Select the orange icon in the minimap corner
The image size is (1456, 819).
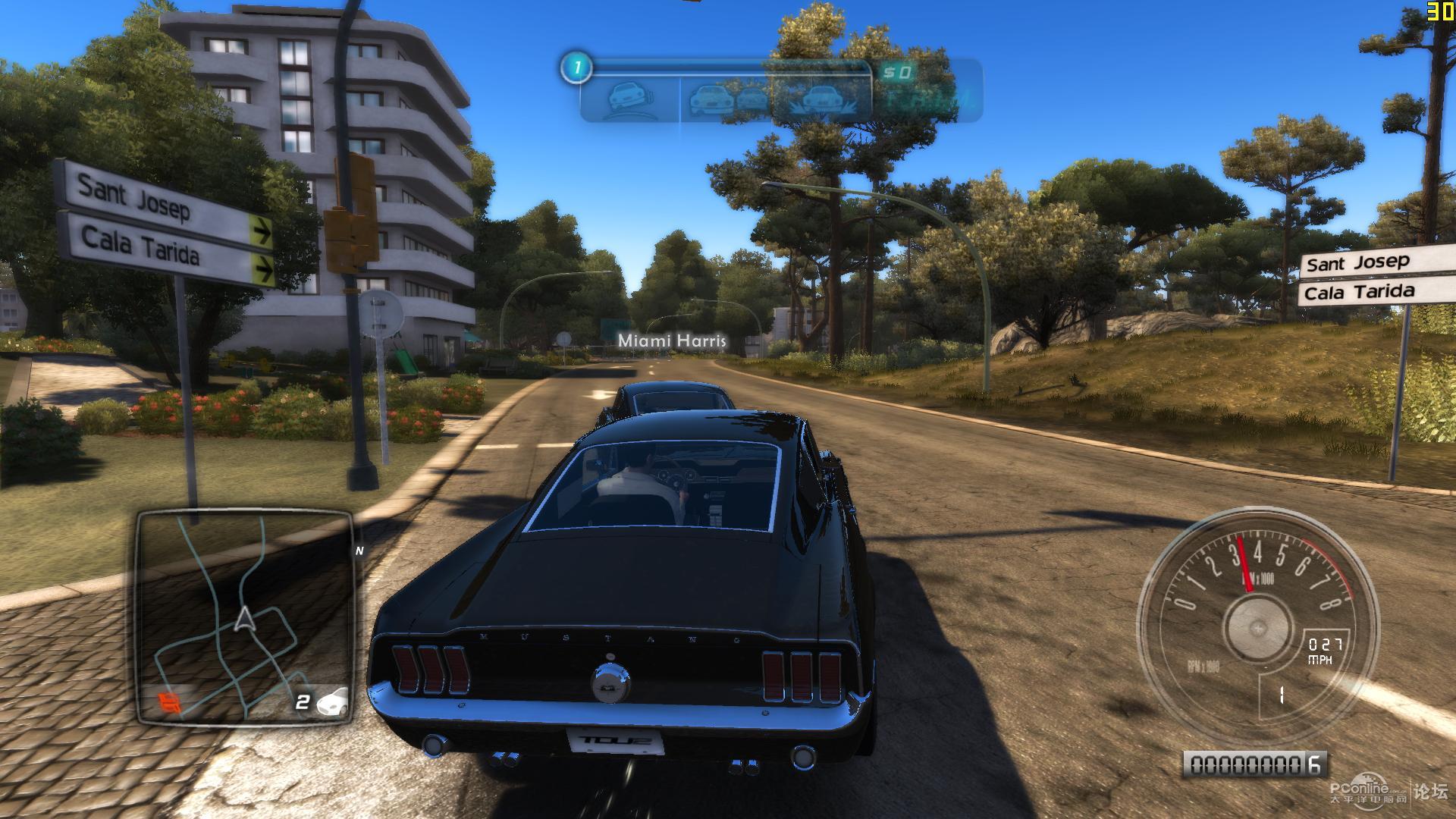pyautogui.click(x=171, y=703)
